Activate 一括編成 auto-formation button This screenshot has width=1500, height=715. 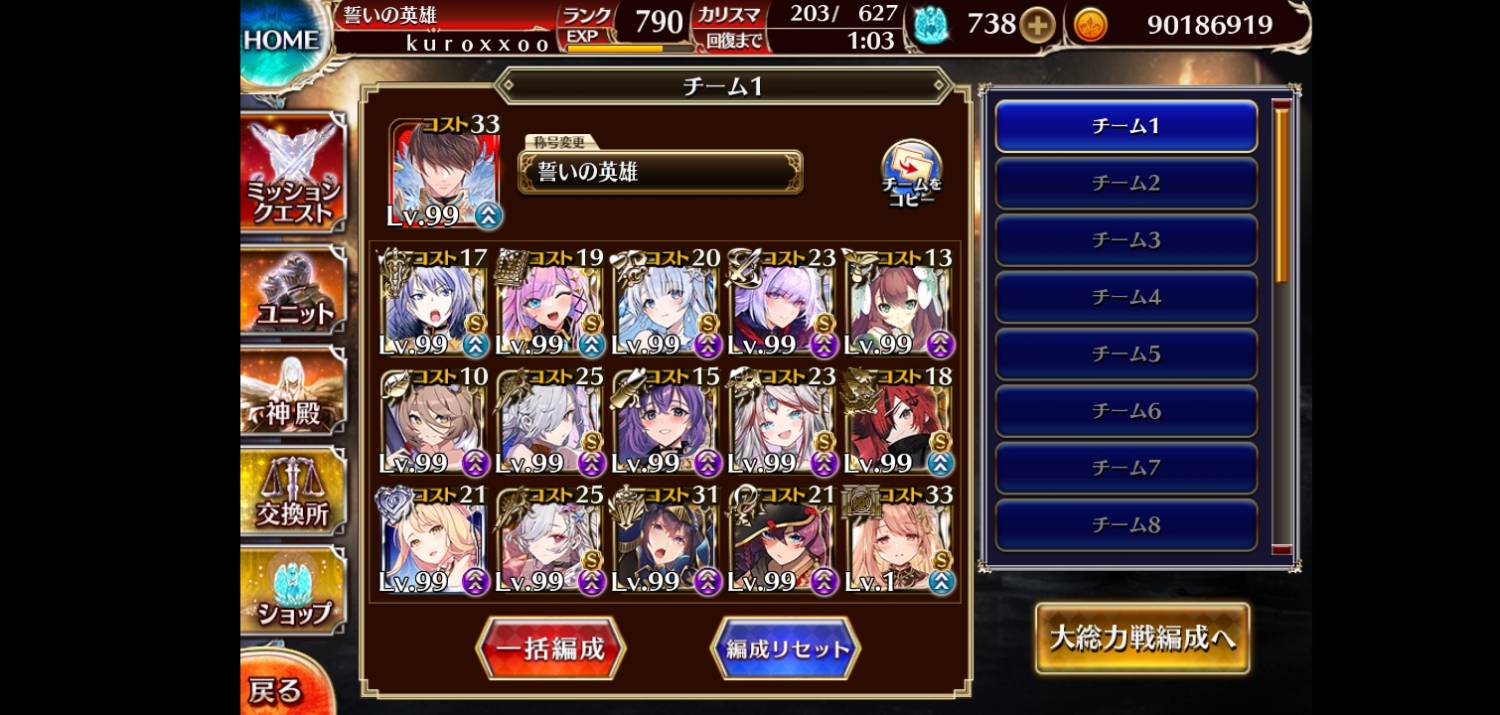coord(550,648)
